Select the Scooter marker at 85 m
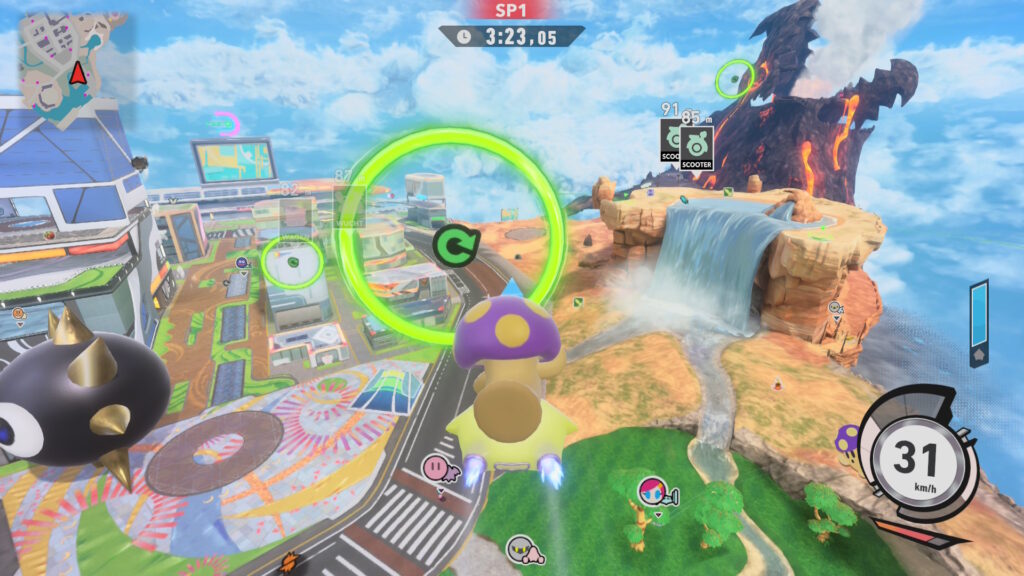Screen dimensions: 1024x576 697,147
